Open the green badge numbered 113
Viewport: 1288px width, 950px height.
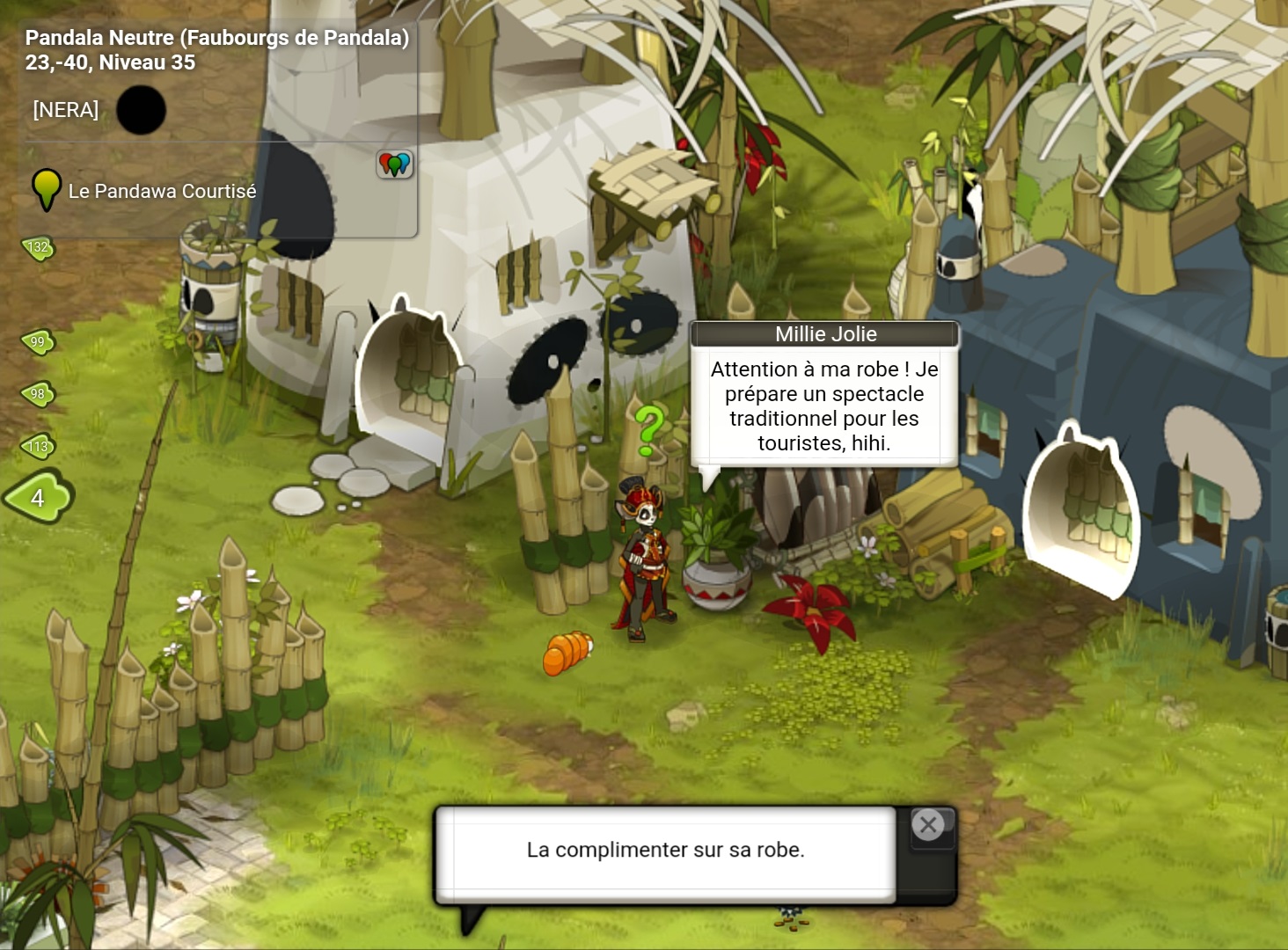pyautogui.click(x=38, y=447)
